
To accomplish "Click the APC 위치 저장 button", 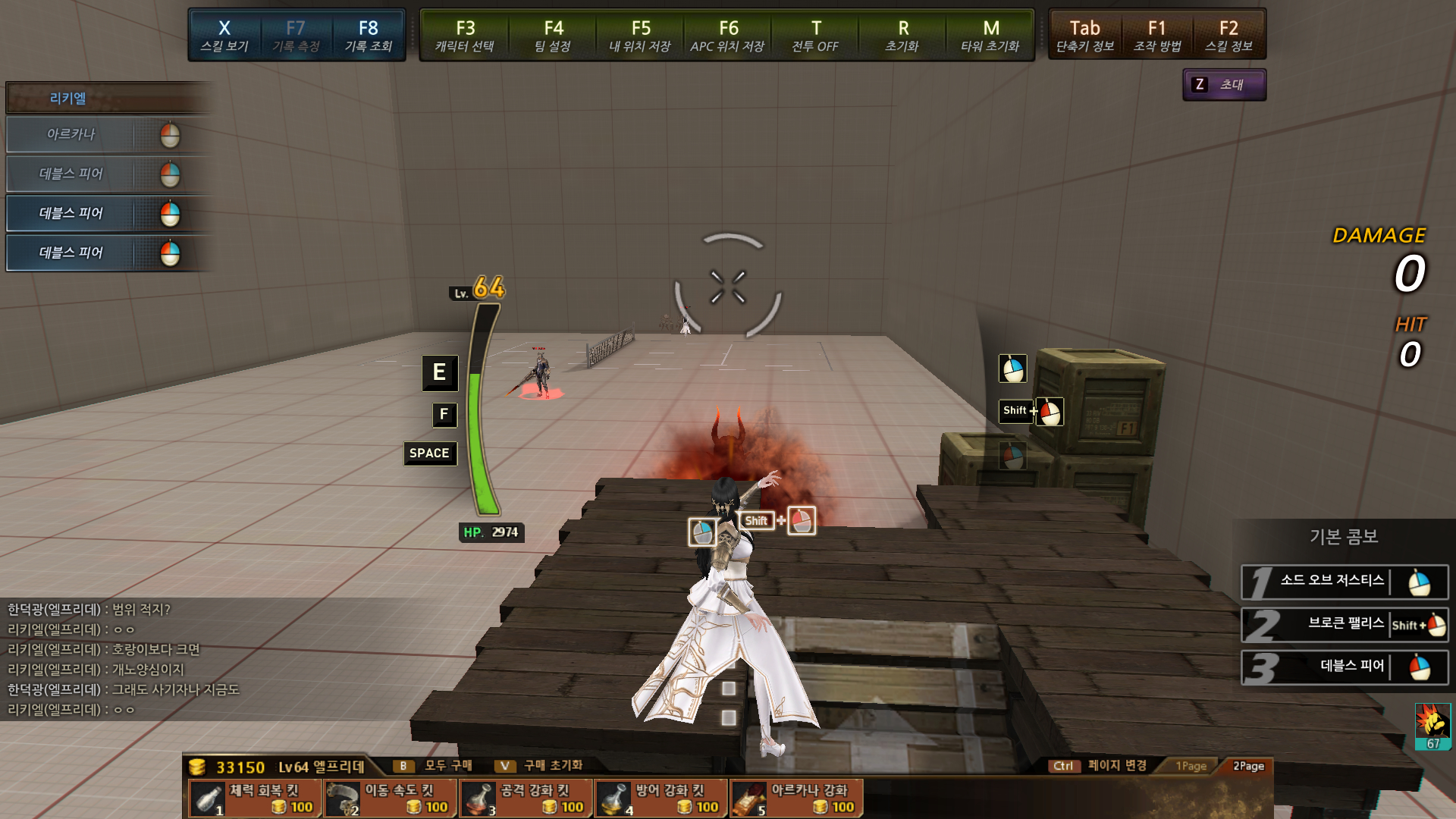I will [728, 36].
